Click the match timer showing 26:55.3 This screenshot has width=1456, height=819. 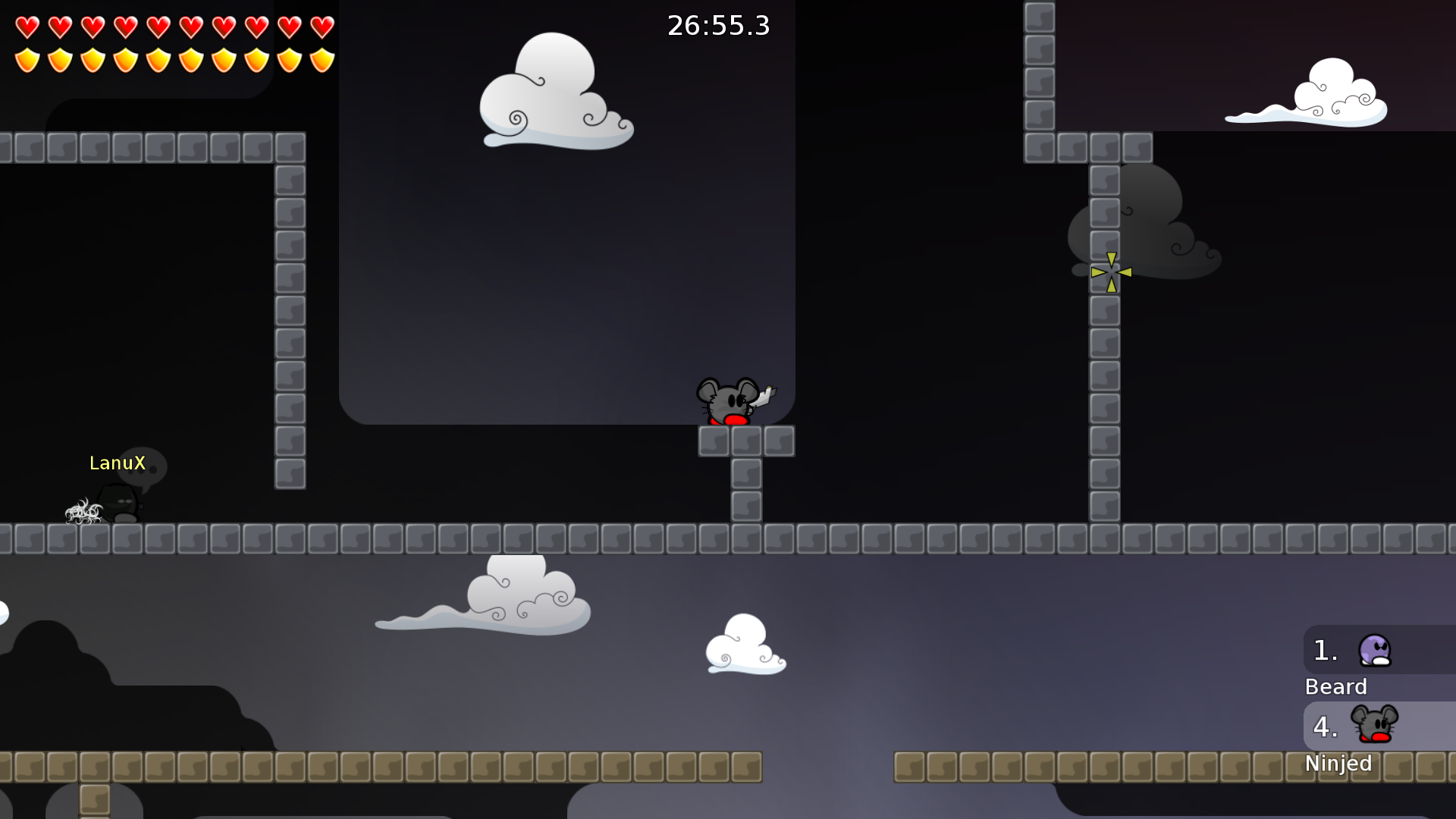pyautogui.click(x=717, y=26)
